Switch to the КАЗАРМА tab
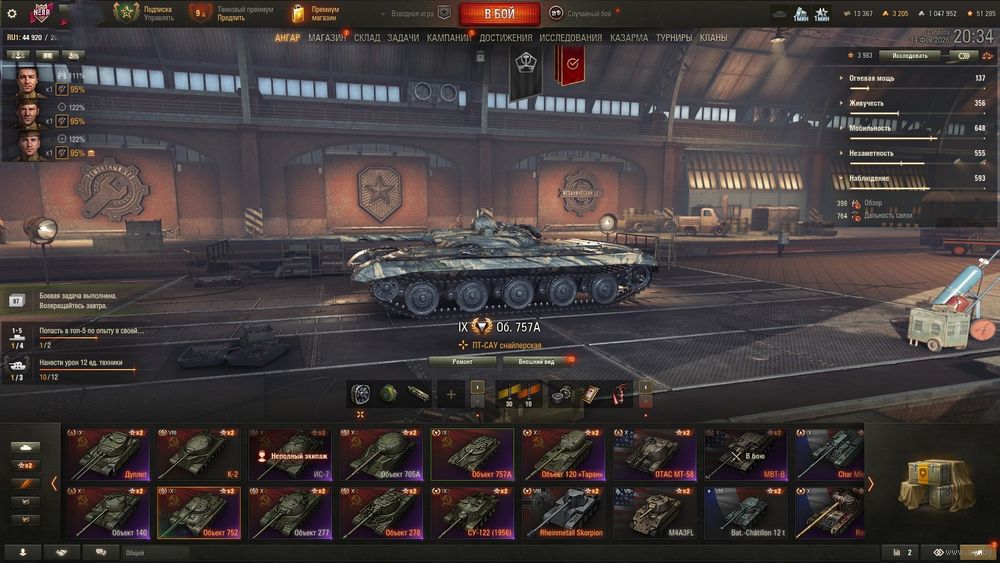Viewport: 1000px width, 563px height. click(629, 38)
